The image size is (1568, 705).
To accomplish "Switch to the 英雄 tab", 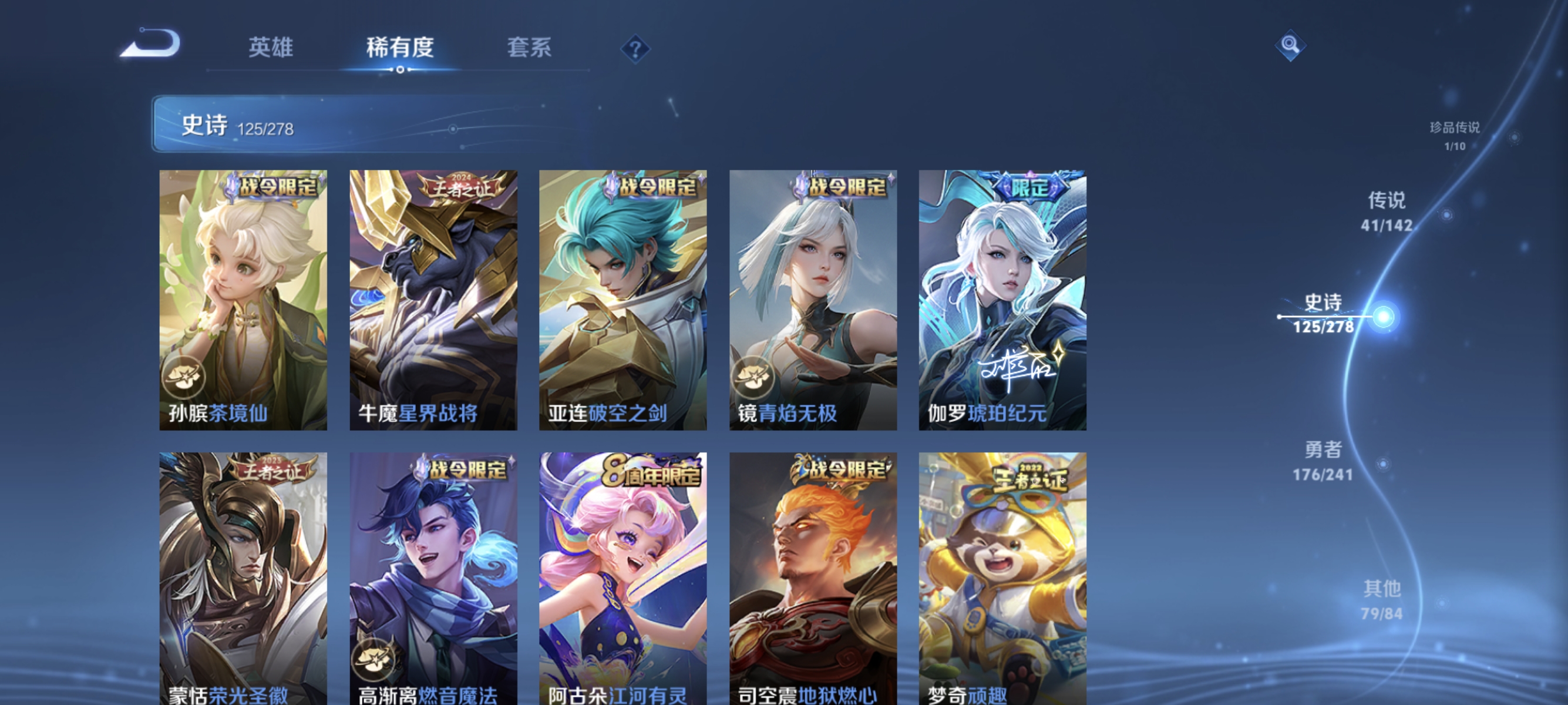I will (x=270, y=48).
